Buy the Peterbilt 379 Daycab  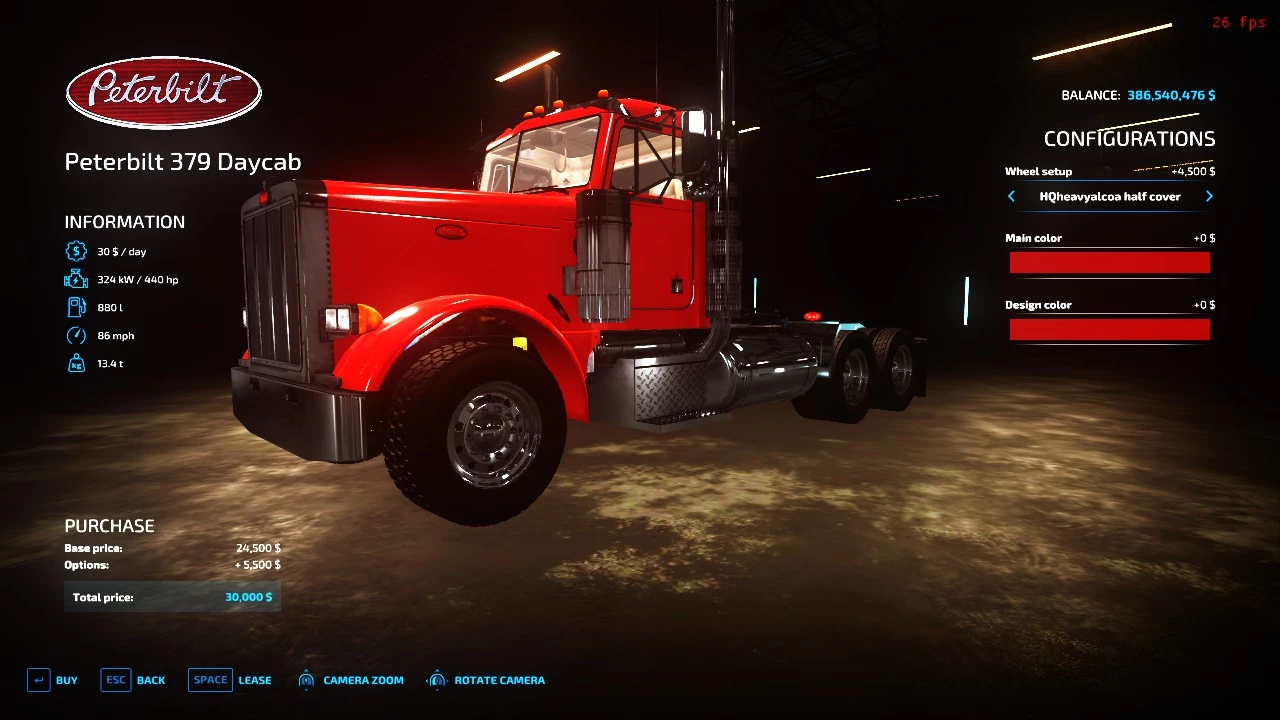point(52,680)
